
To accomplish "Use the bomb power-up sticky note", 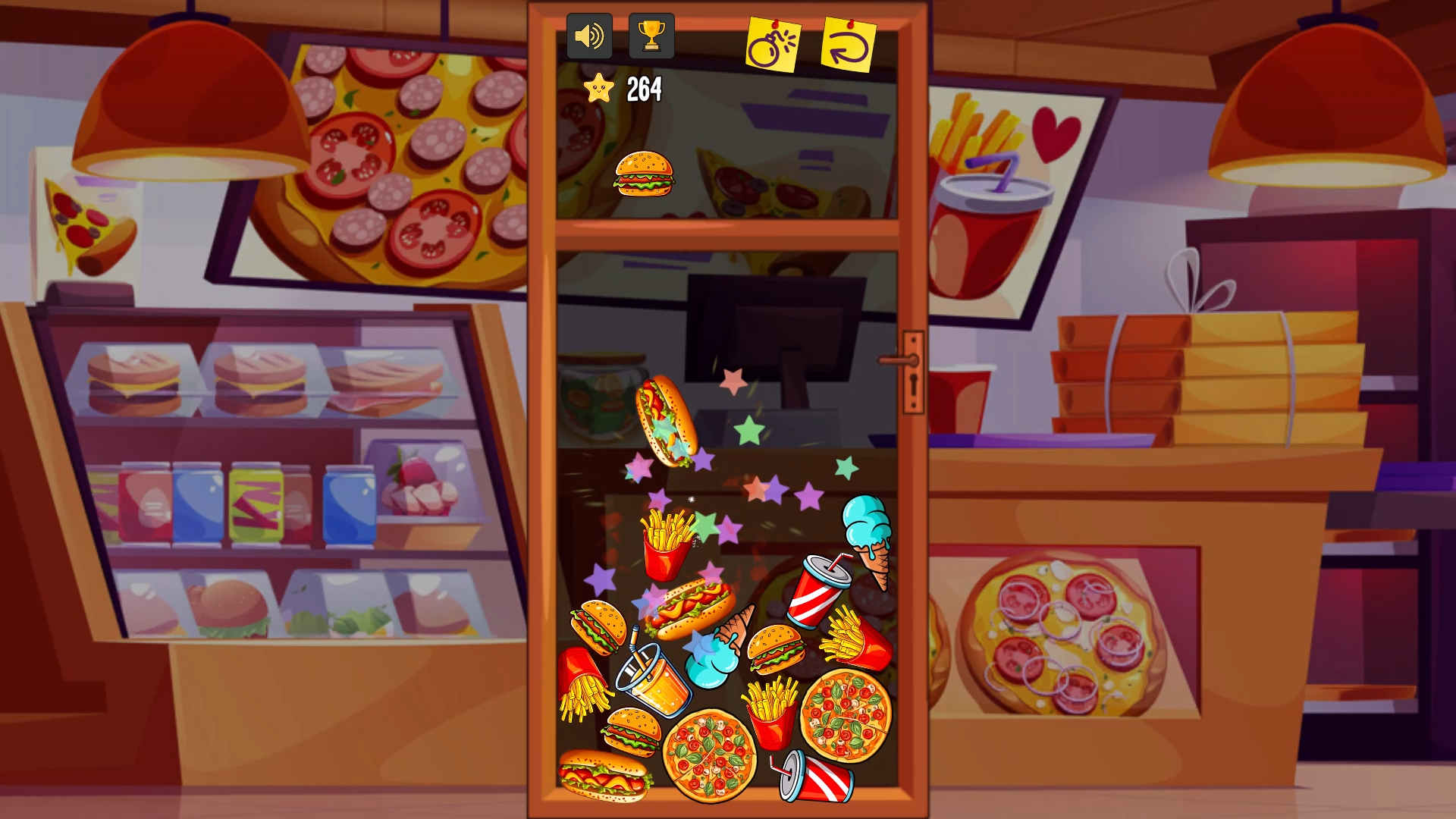I will (775, 43).
